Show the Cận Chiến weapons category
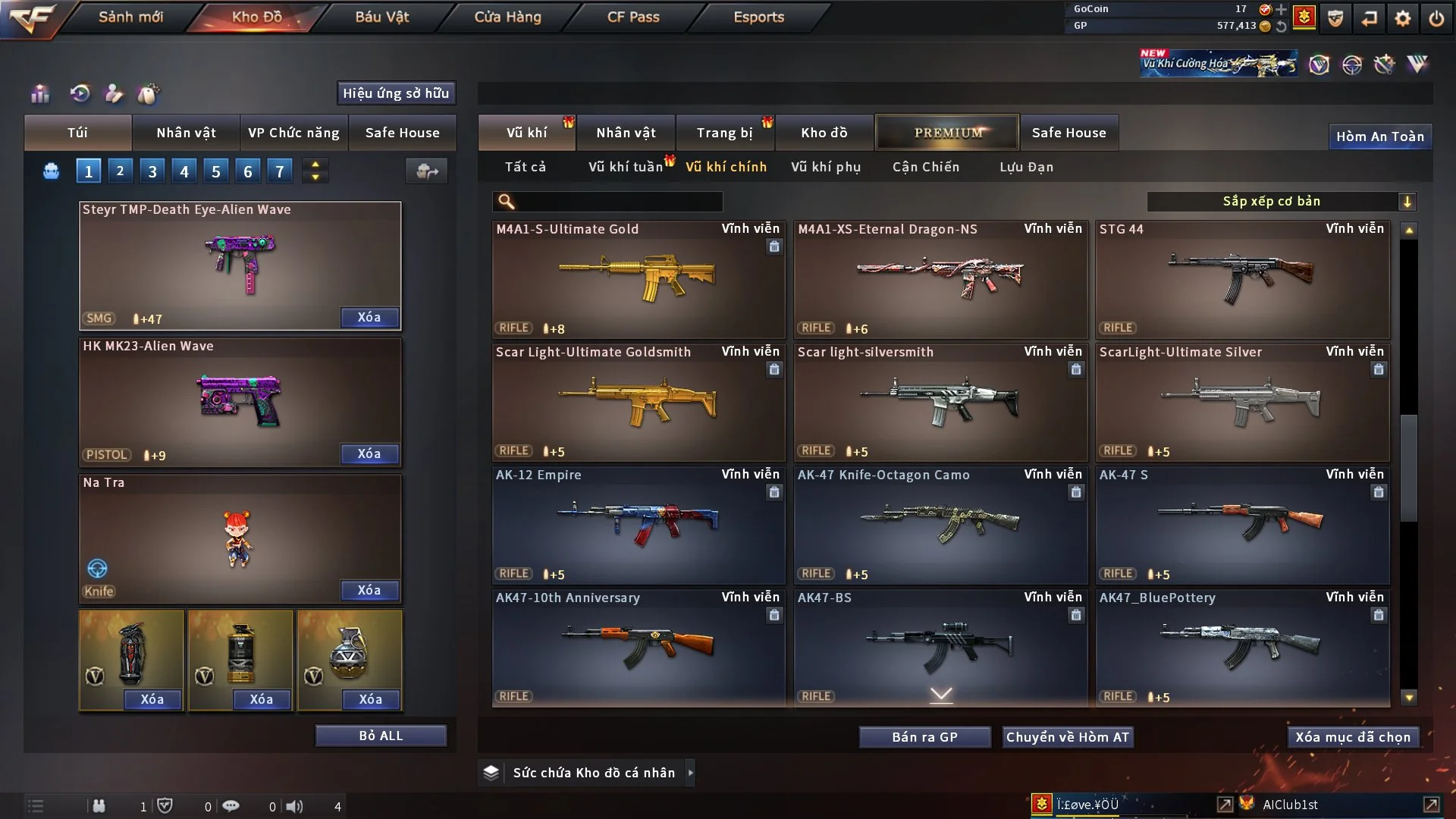This screenshot has width=1456, height=819. coord(926,167)
